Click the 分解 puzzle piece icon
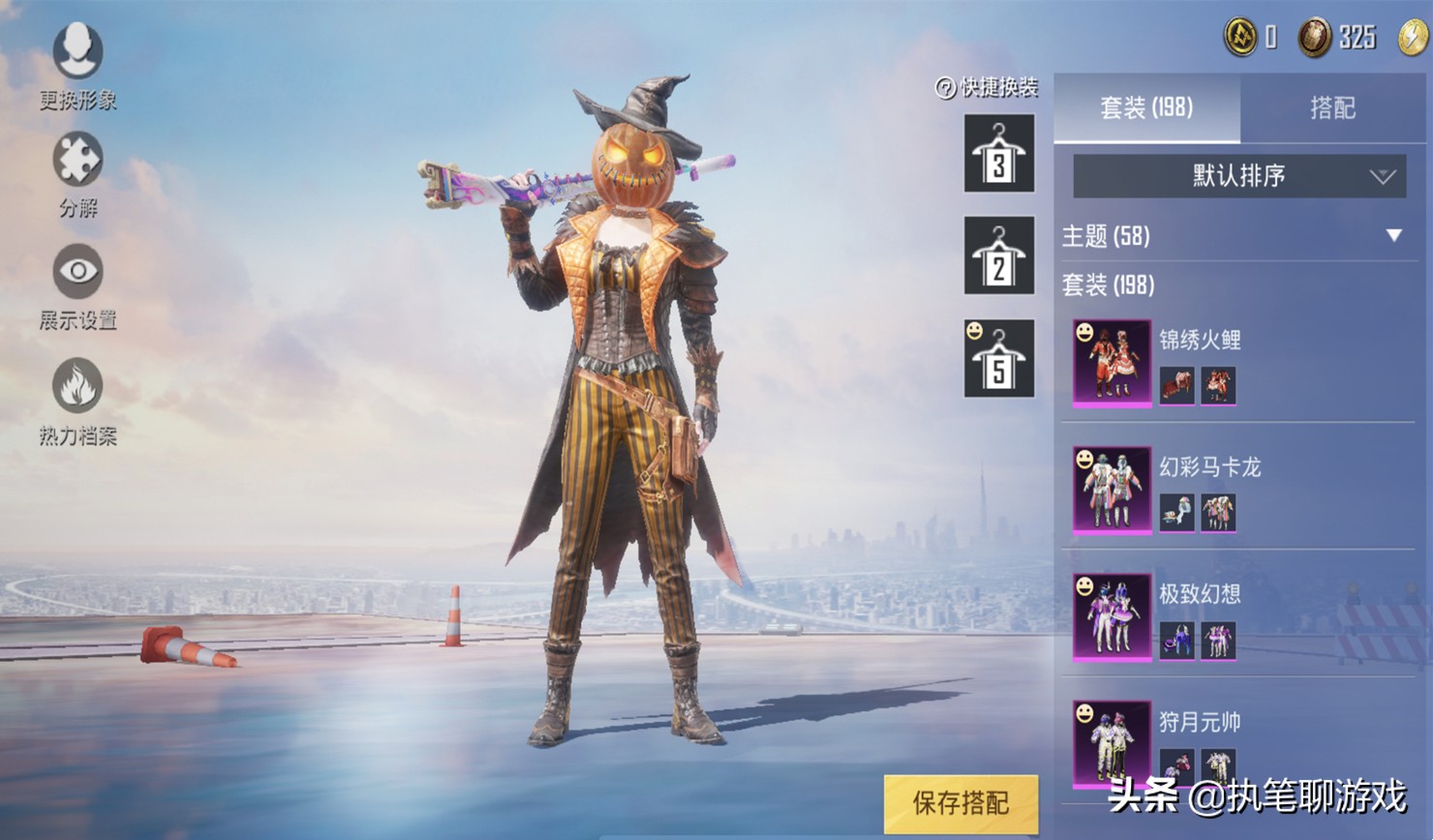This screenshot has height=840, width=1433. [77, 172]
